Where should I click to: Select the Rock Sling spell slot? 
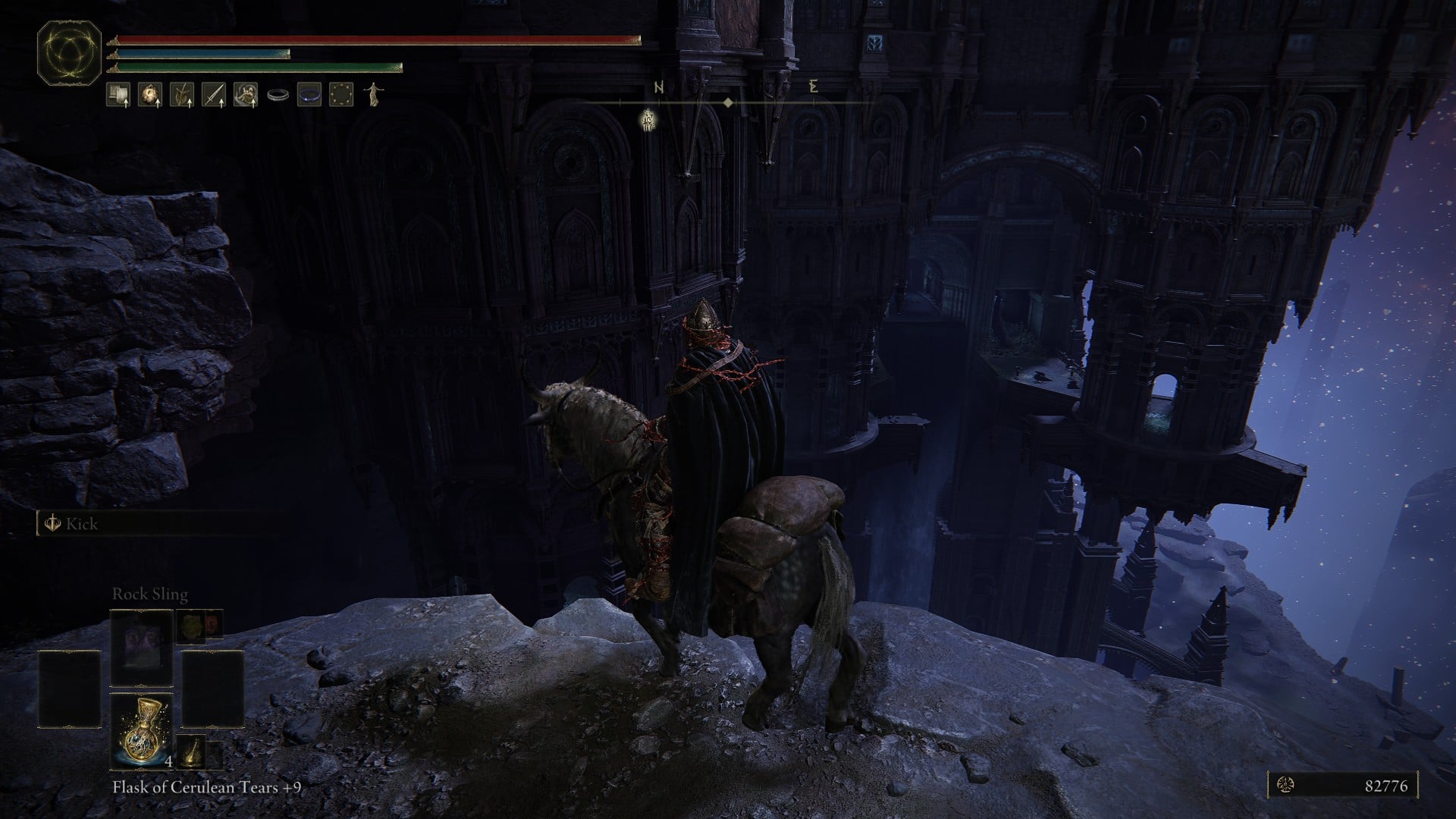(x=142, y=647)
